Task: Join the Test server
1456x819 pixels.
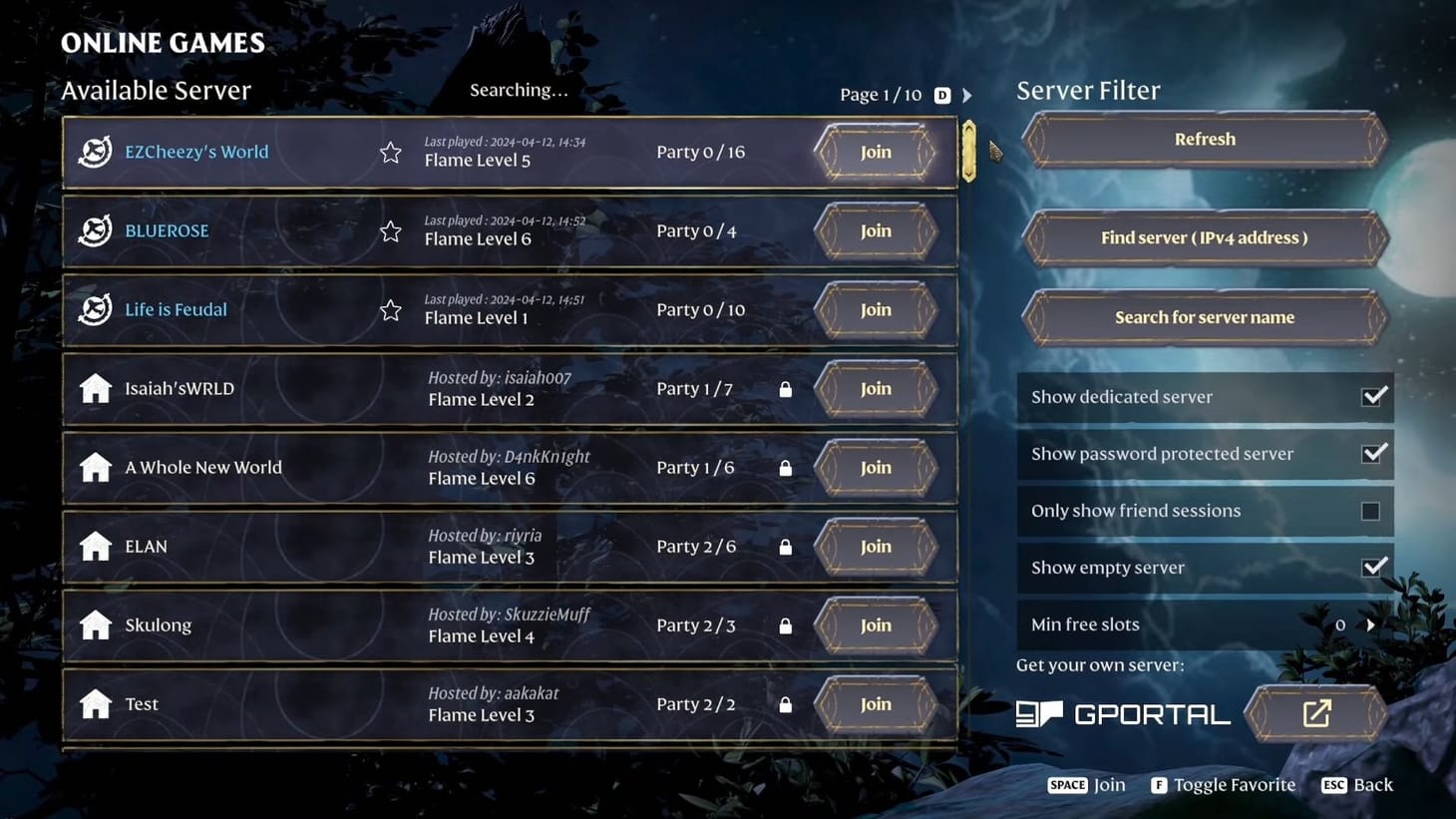Action: (x=875, y=703)
